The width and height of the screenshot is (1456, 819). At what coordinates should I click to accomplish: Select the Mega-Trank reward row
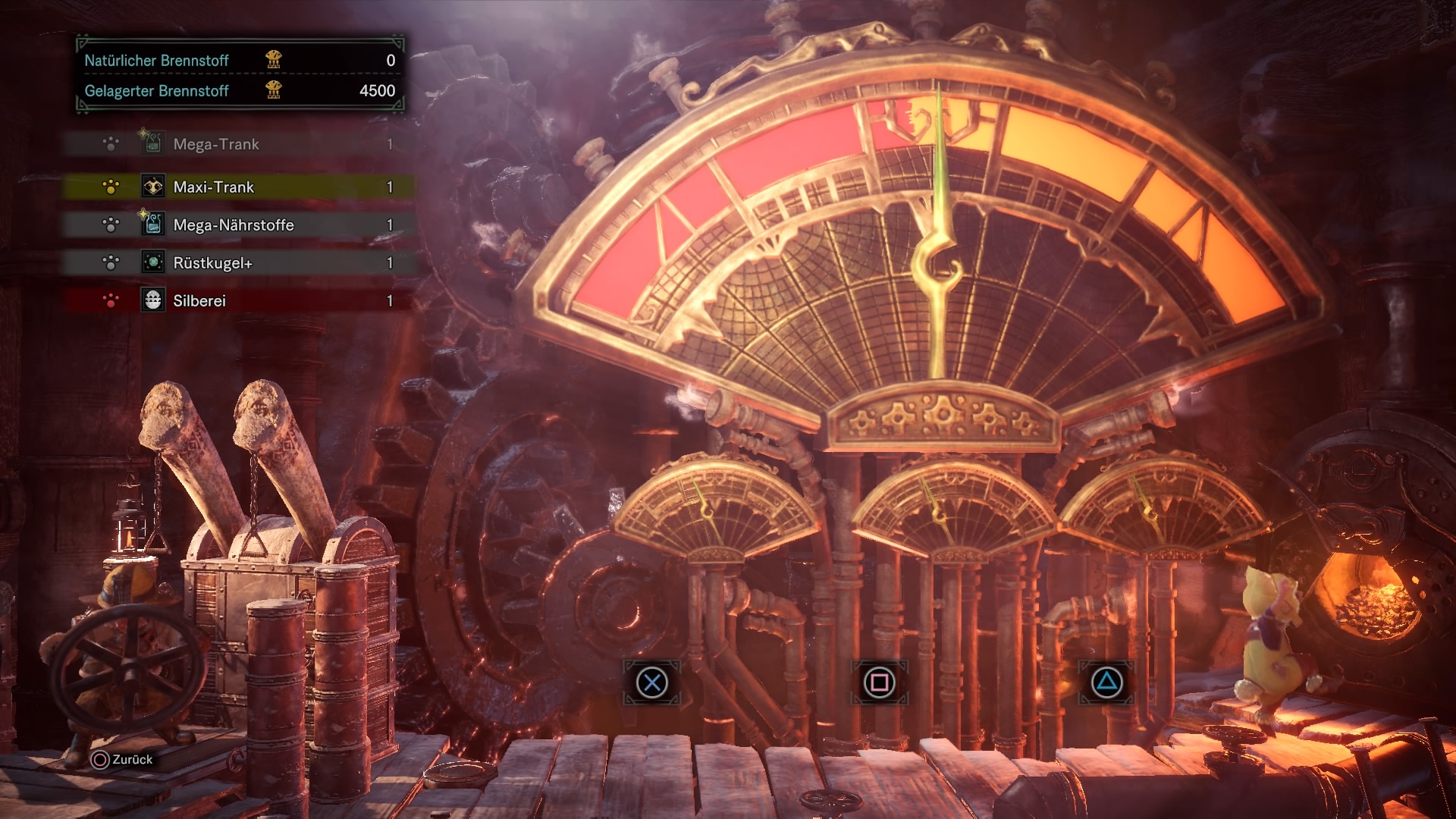pos(239,144)
